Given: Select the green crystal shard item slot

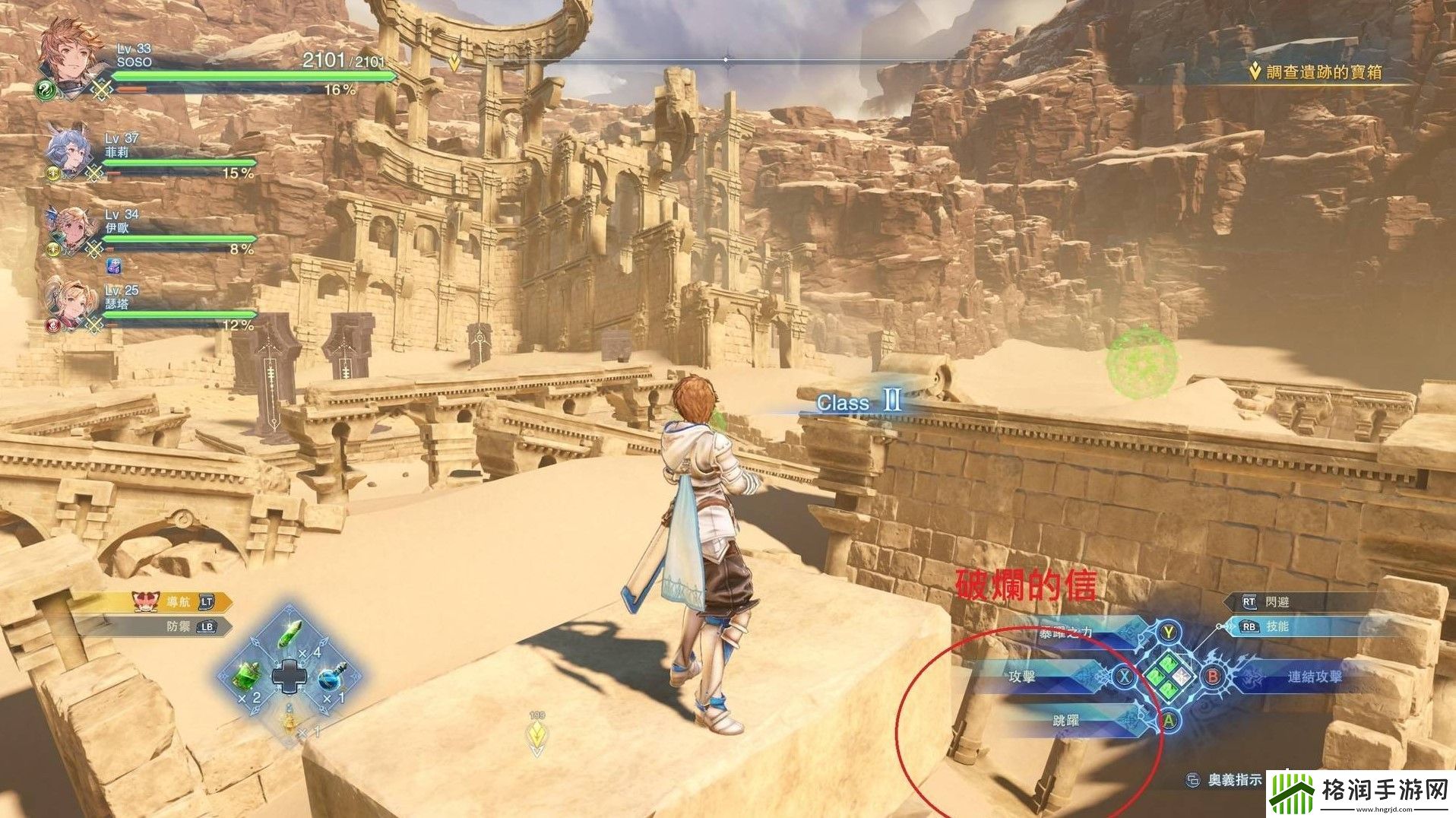Looking at the screenshot, I should (x=290, y=633).
